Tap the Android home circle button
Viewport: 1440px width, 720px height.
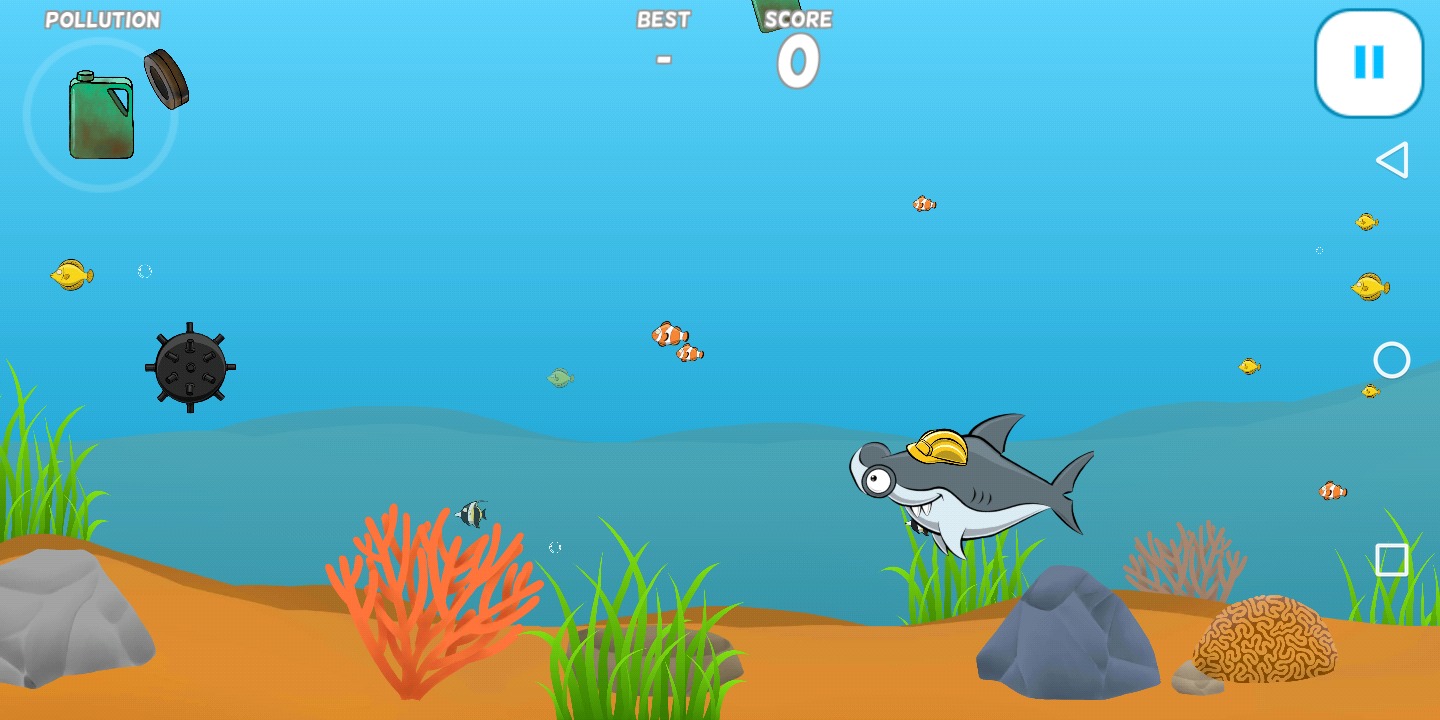pos(1392,360)
